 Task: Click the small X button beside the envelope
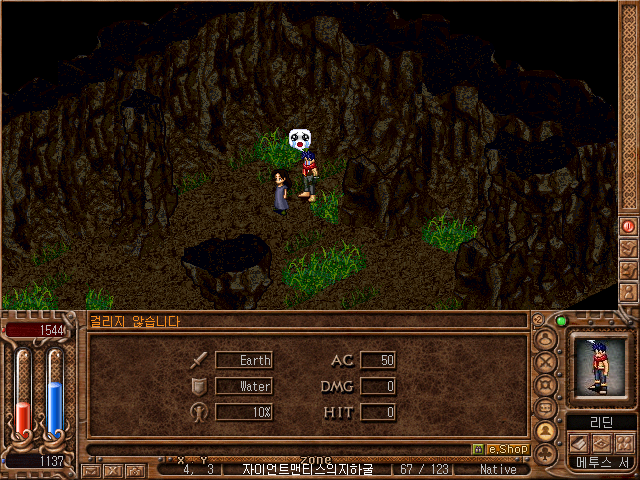(113, 469)
